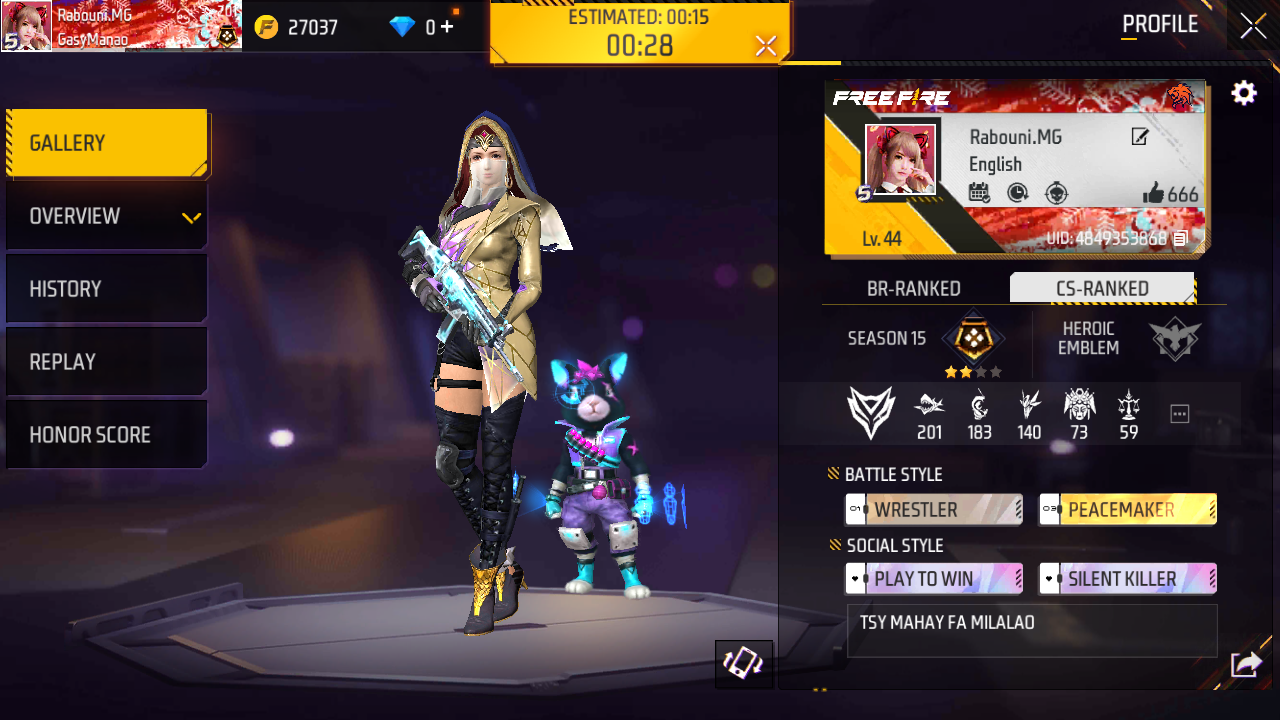
Task: Cancel matchmaking with the timer X
Action: [x=766, y=46]
